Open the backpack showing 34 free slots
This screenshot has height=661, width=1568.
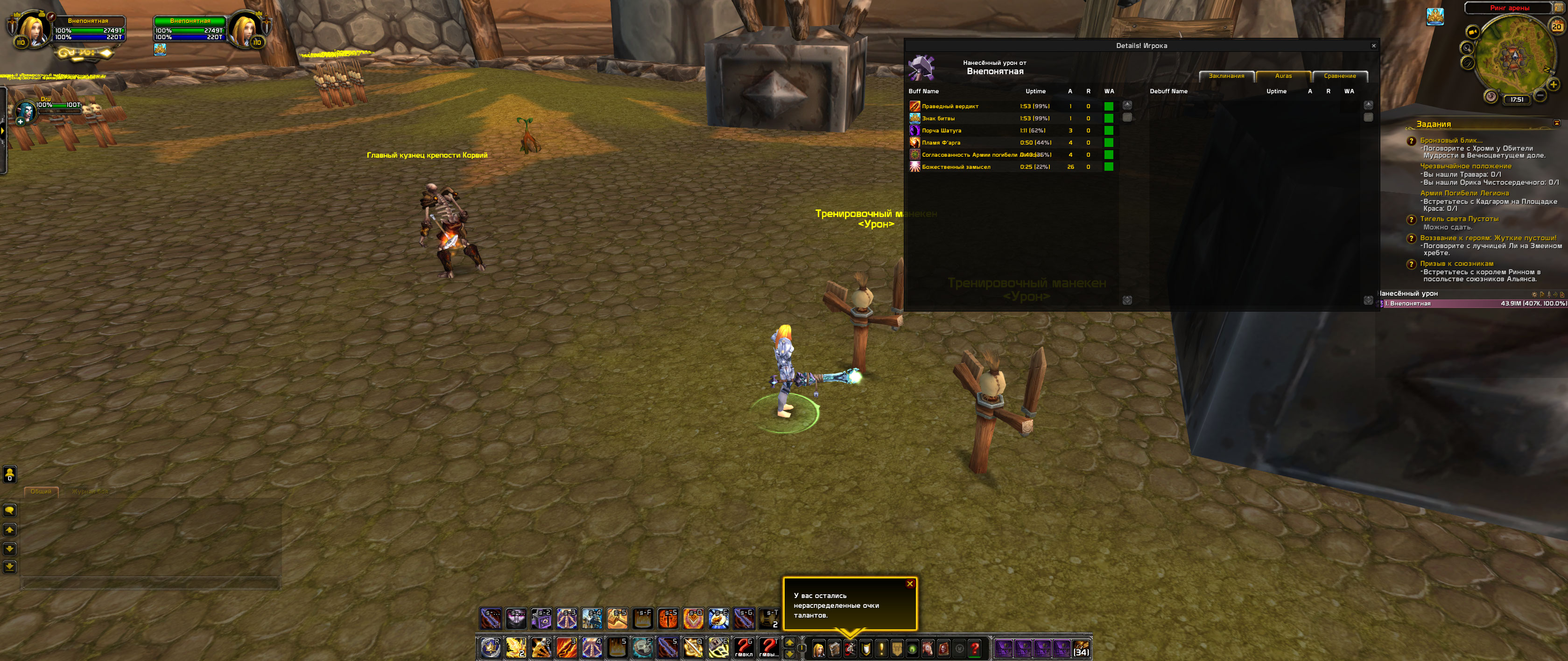pyautogui.click(x=1081, y=649)
